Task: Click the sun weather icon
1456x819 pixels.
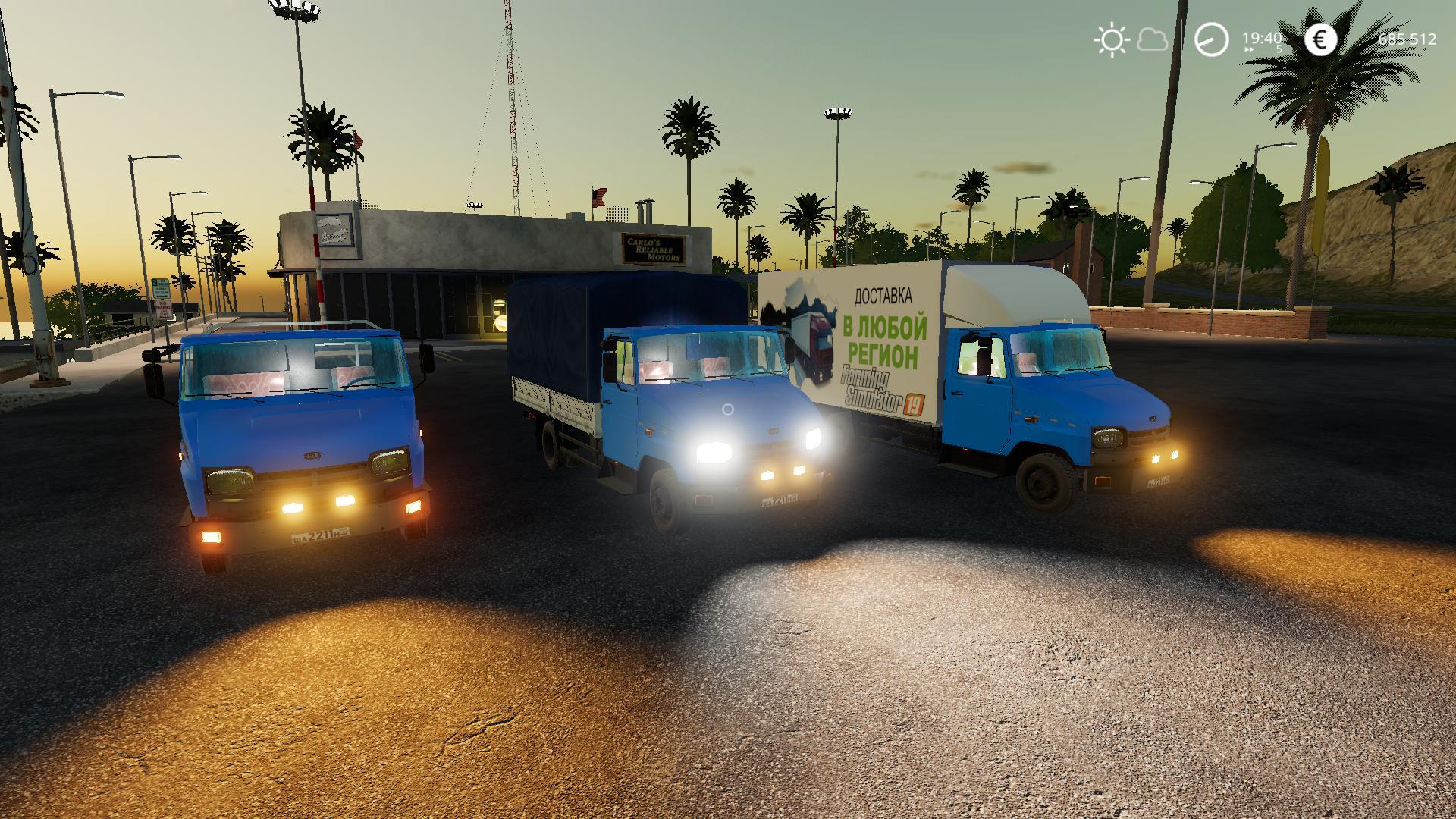Action: pyautogui.click(x=1112, y=39)
